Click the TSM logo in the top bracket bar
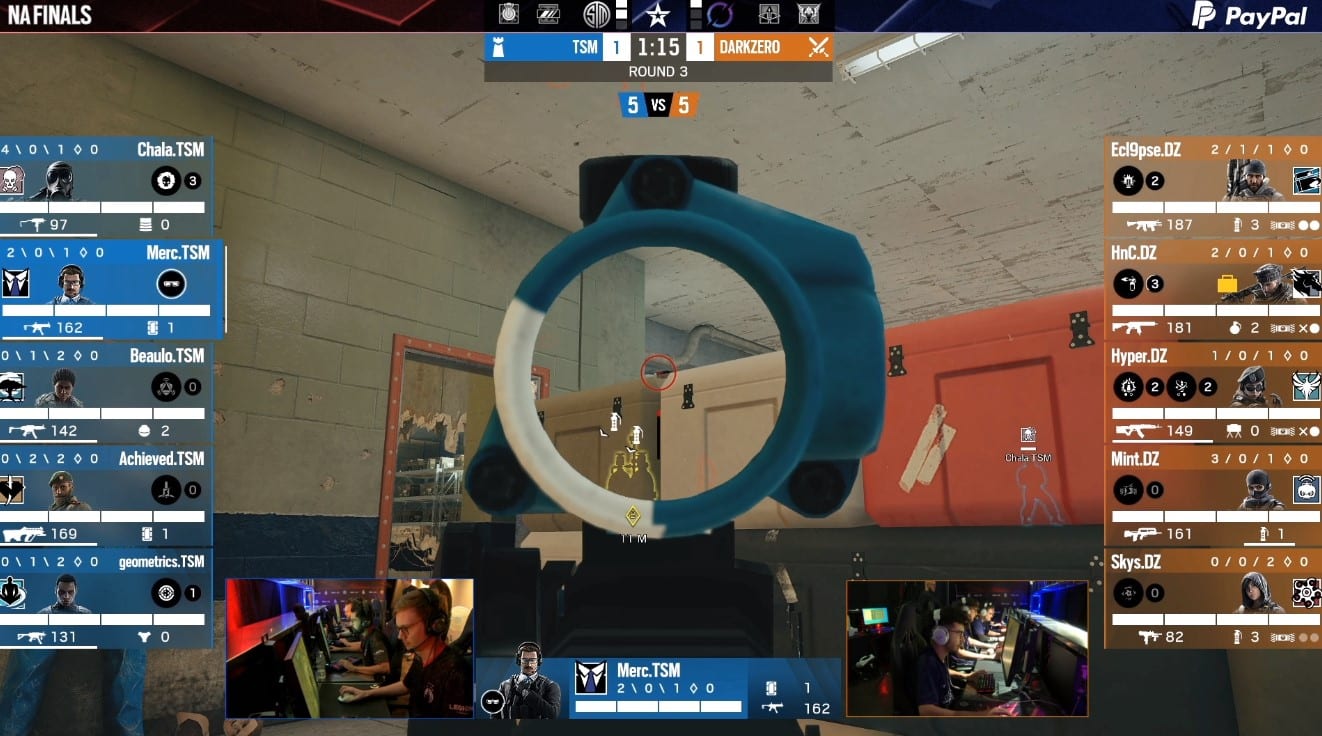The image size is (1322, 736). click(598, 15)
